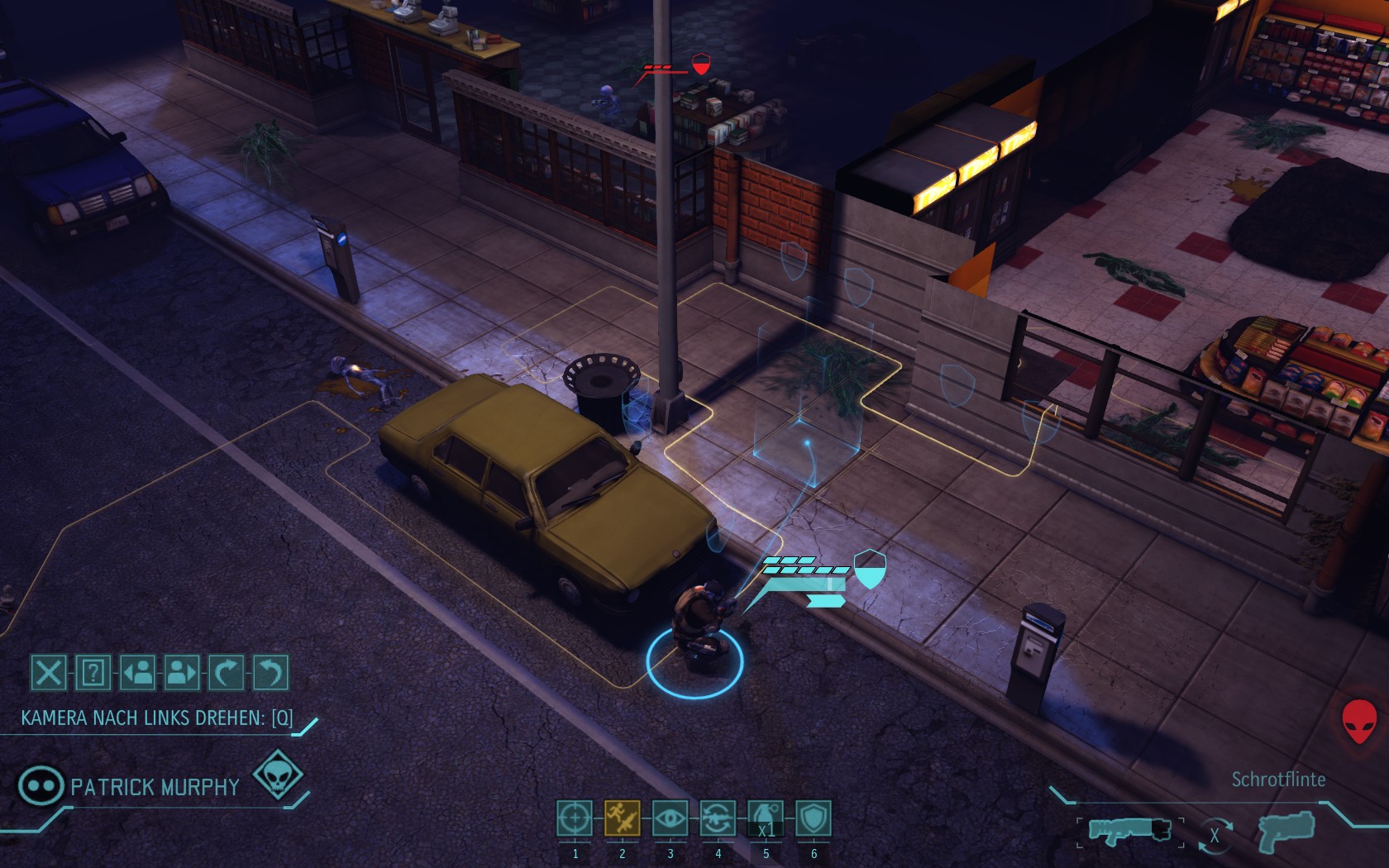The image size is (1389, 868).
Task: Select the shotgun primary weapon icon
Action: tap(1130, 830)
